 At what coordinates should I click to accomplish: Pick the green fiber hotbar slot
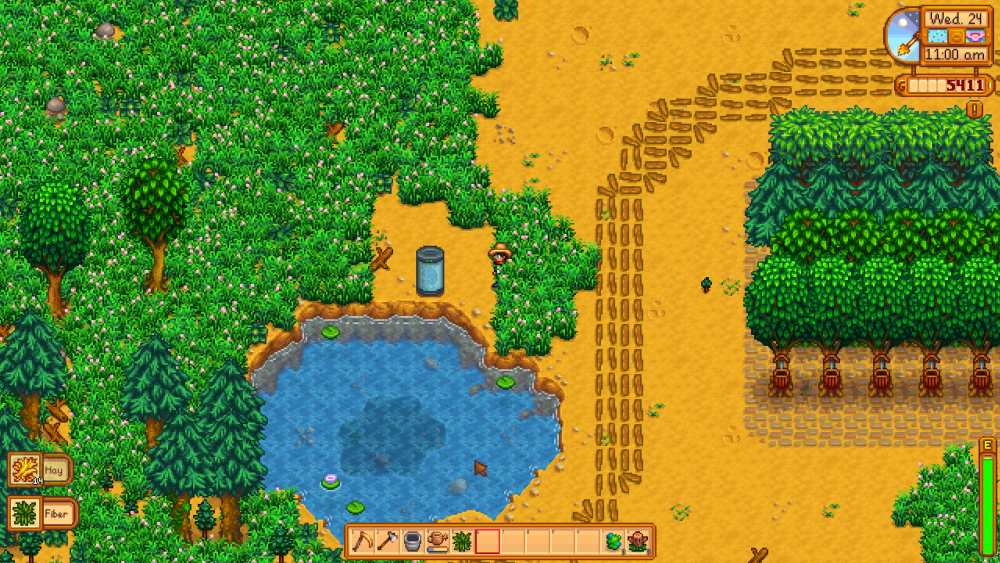point(462,541)
